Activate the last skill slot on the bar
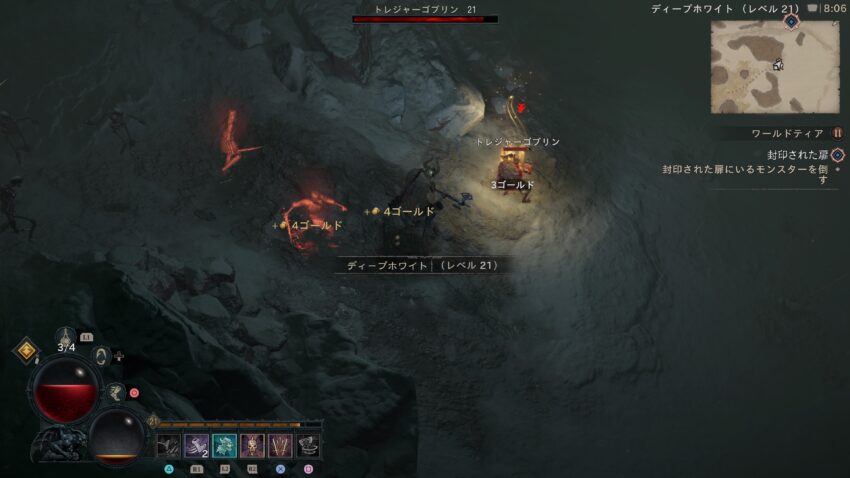Image resolution: width=850 pixels, height=478 pixels. (x=308, y=446)
